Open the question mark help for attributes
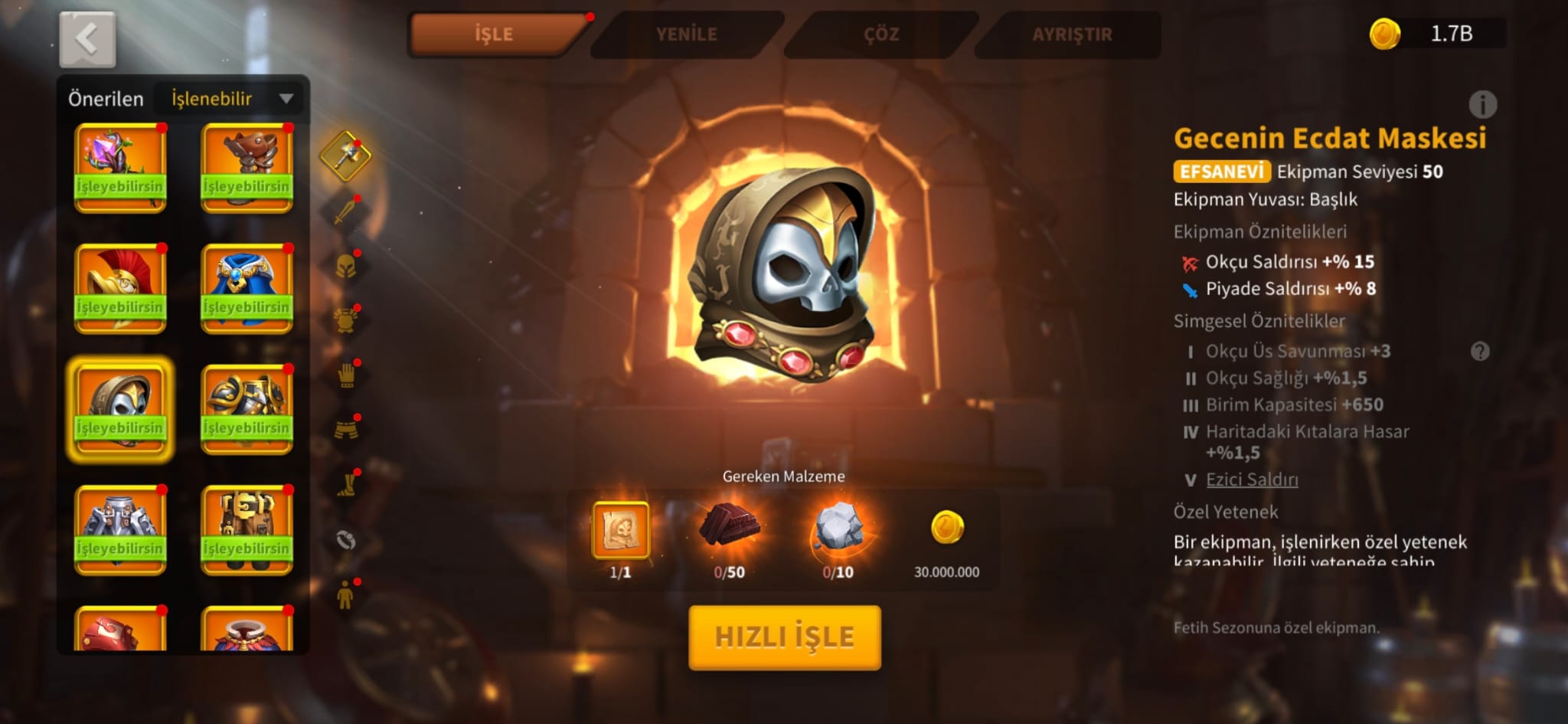This screenshot has height=724, width=1568. point(1480,352)
